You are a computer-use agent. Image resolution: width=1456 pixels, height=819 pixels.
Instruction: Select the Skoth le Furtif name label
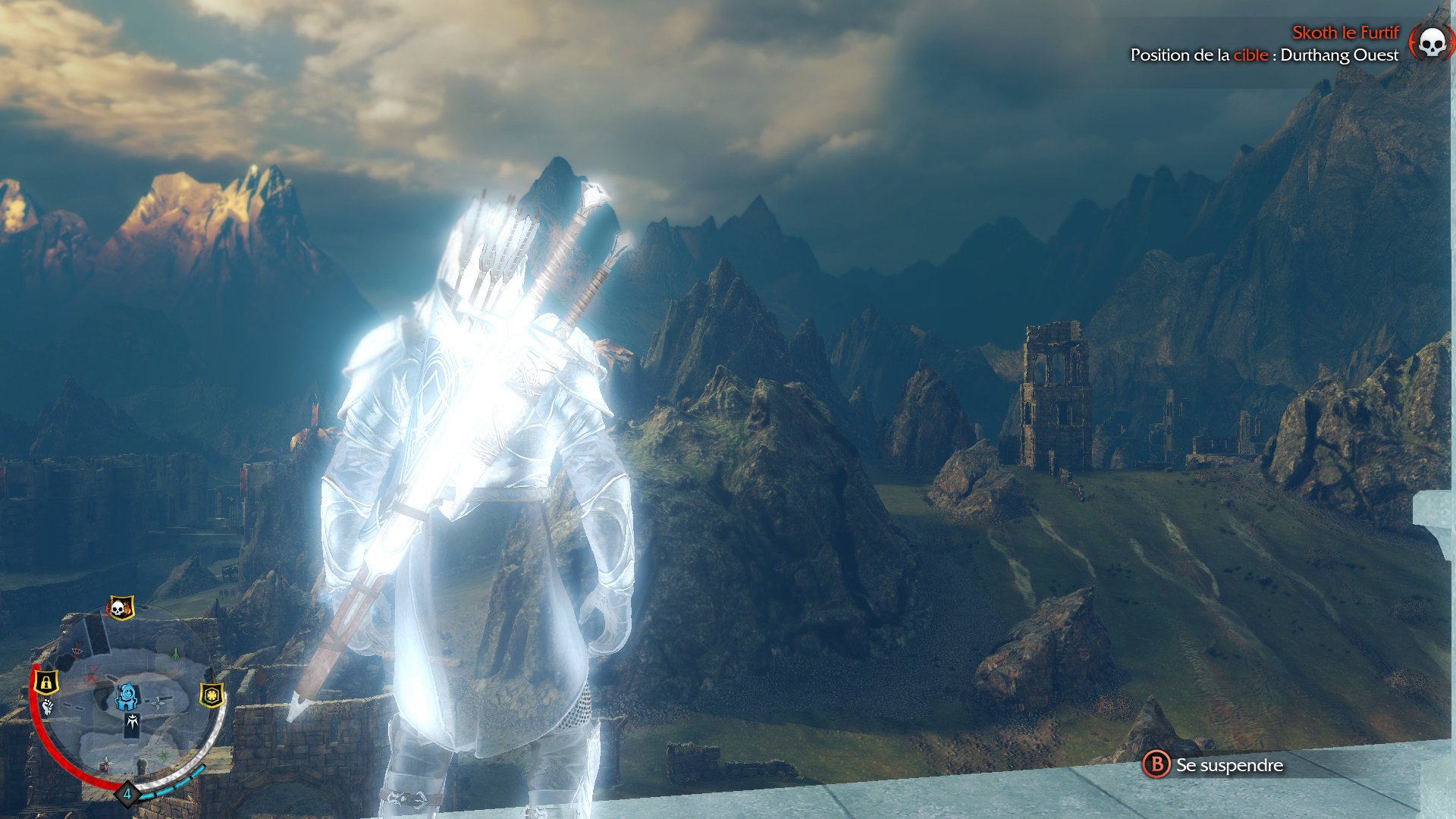(x=1346, y=33)
